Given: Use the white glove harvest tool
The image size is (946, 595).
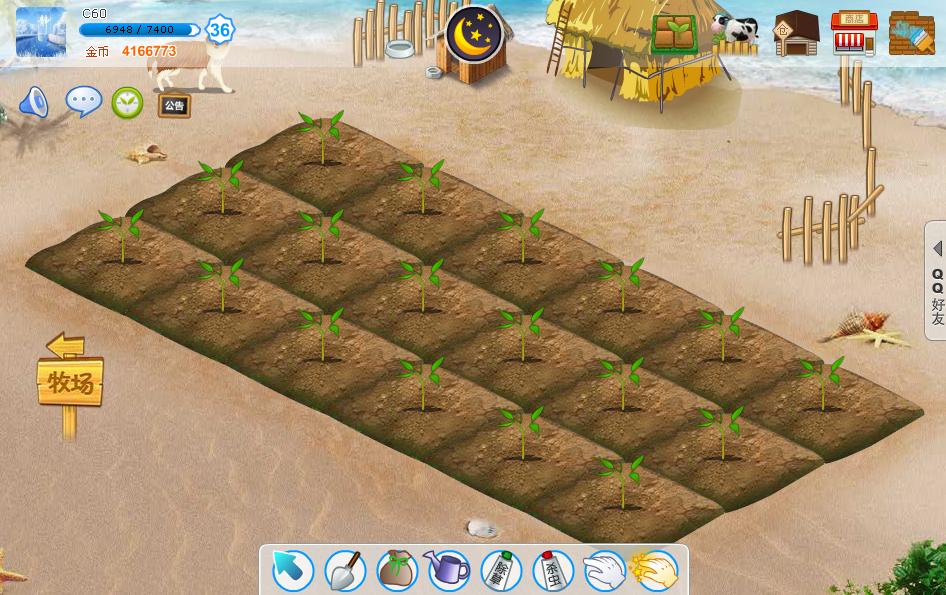Looking at the screenshot, I should (x=604, y=571).
